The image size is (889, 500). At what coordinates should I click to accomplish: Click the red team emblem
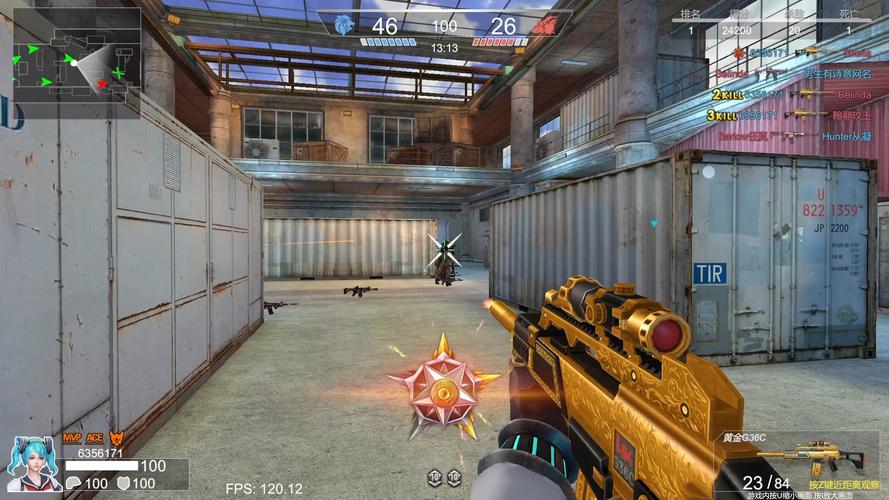tap(543, 25)
